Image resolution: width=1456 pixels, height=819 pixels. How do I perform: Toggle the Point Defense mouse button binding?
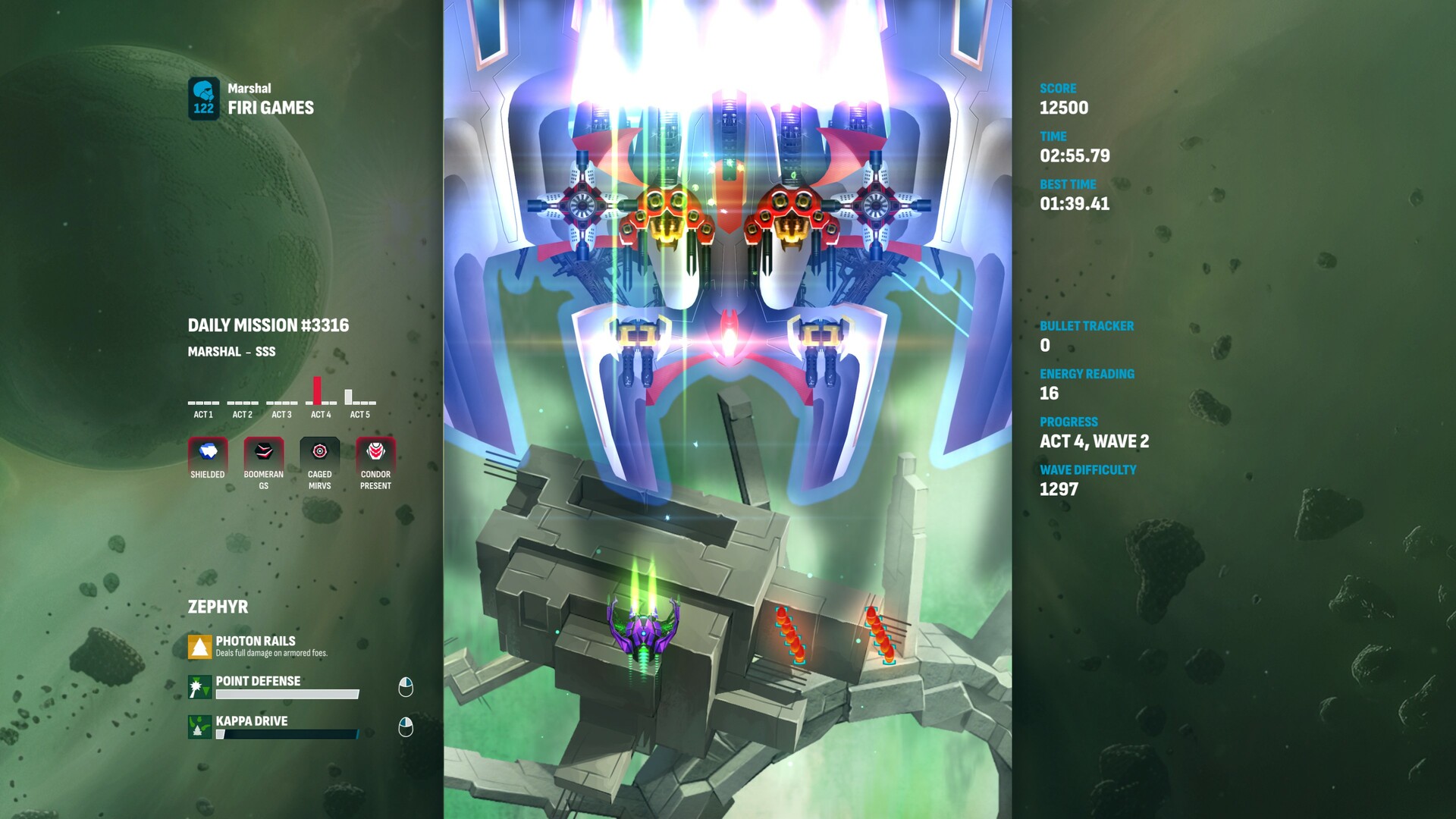(x=407, y=686)
